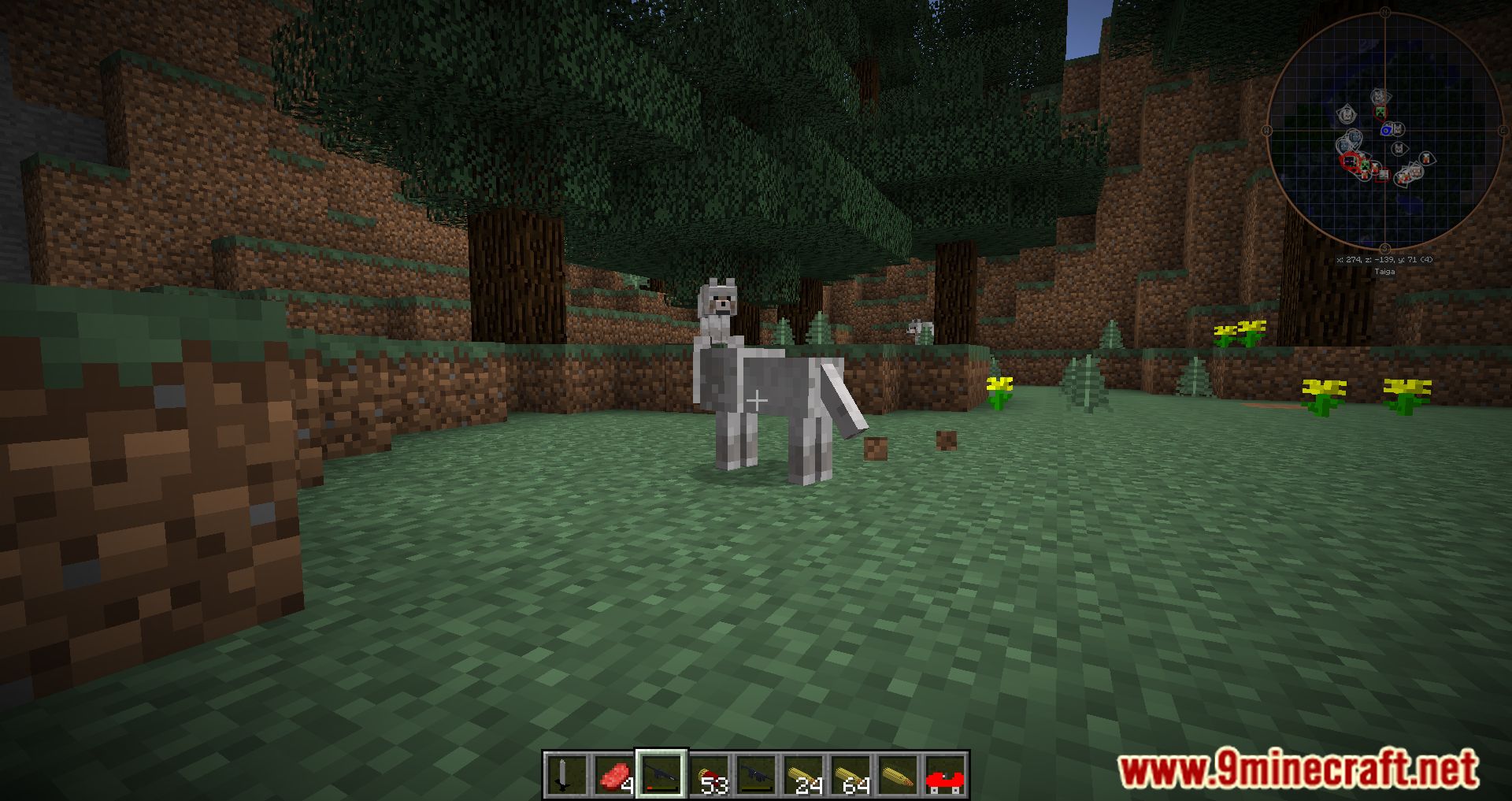Image resolution: width=1512 pixels, height=801 pixels.
Task: Click the creeper icon on the minimap
Action: (x=1380, y=110)
